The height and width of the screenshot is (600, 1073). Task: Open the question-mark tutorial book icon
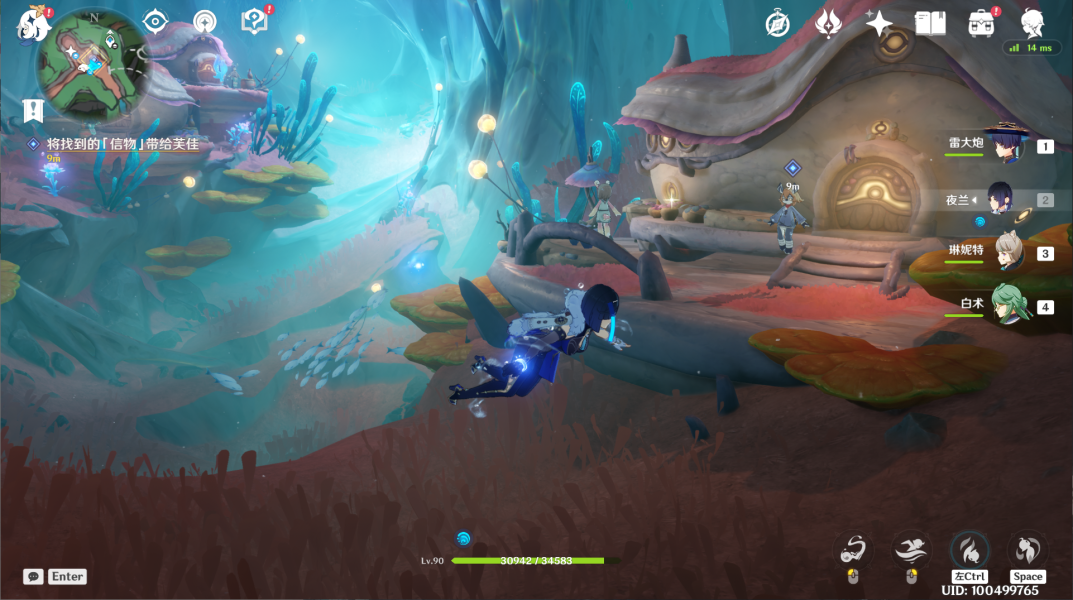(x=255, y=21)
